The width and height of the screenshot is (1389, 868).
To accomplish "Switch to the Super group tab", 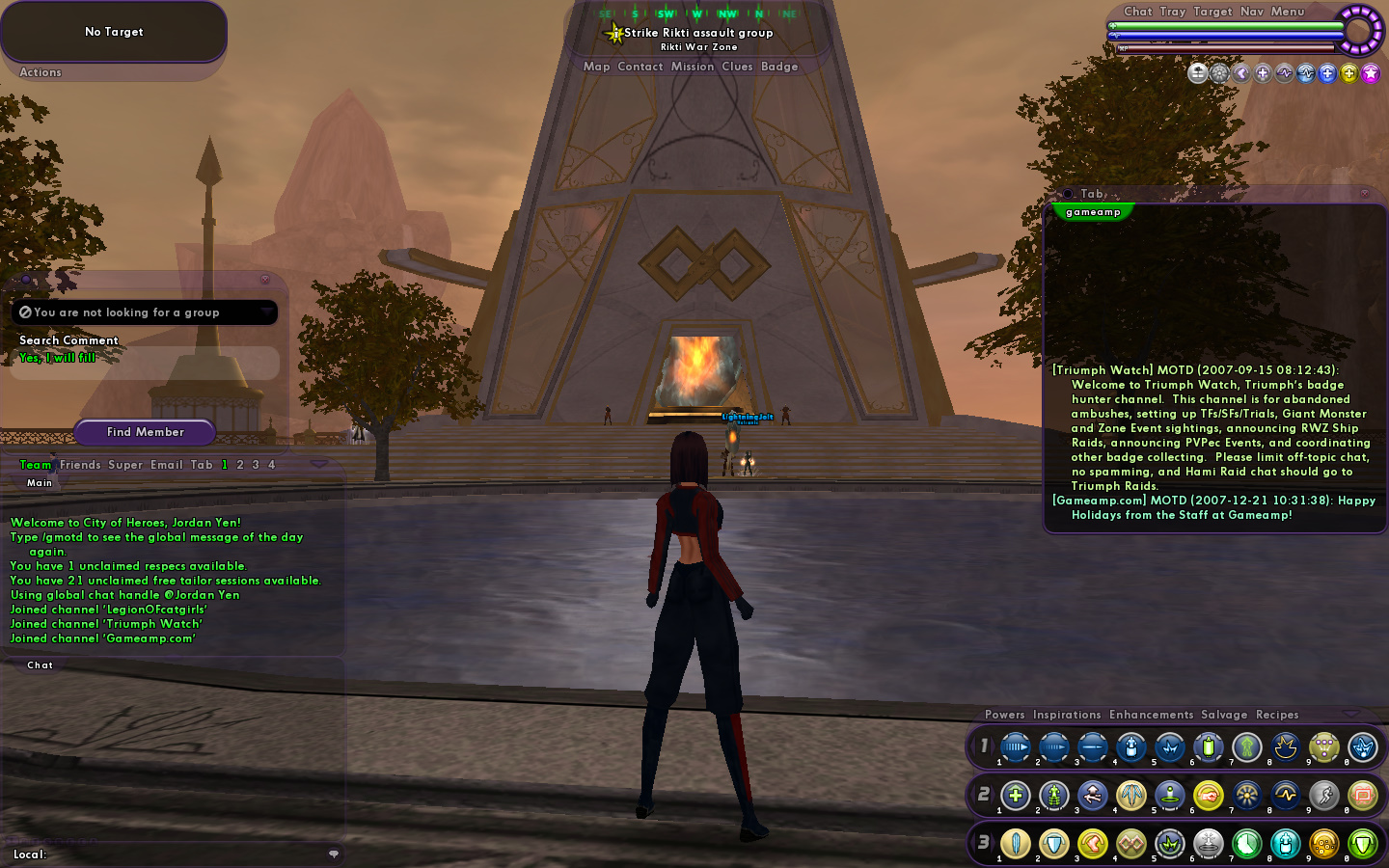I will click(125, 465).
